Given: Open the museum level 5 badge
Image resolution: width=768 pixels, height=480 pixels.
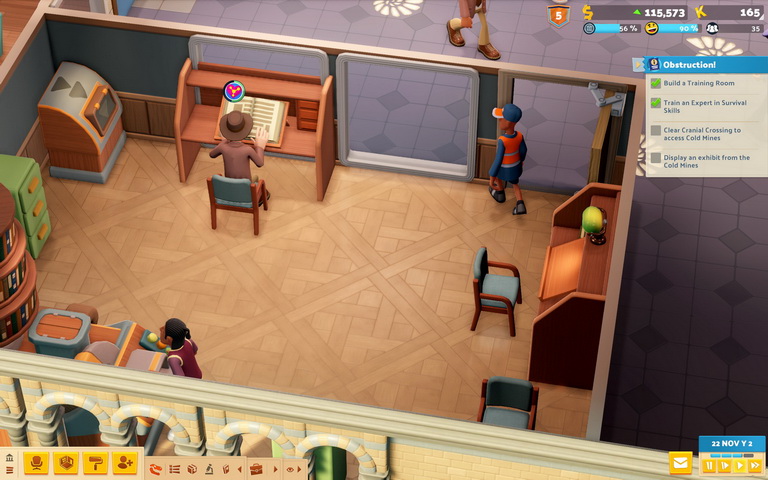Looking at the screenshot, I should point(557,14).
